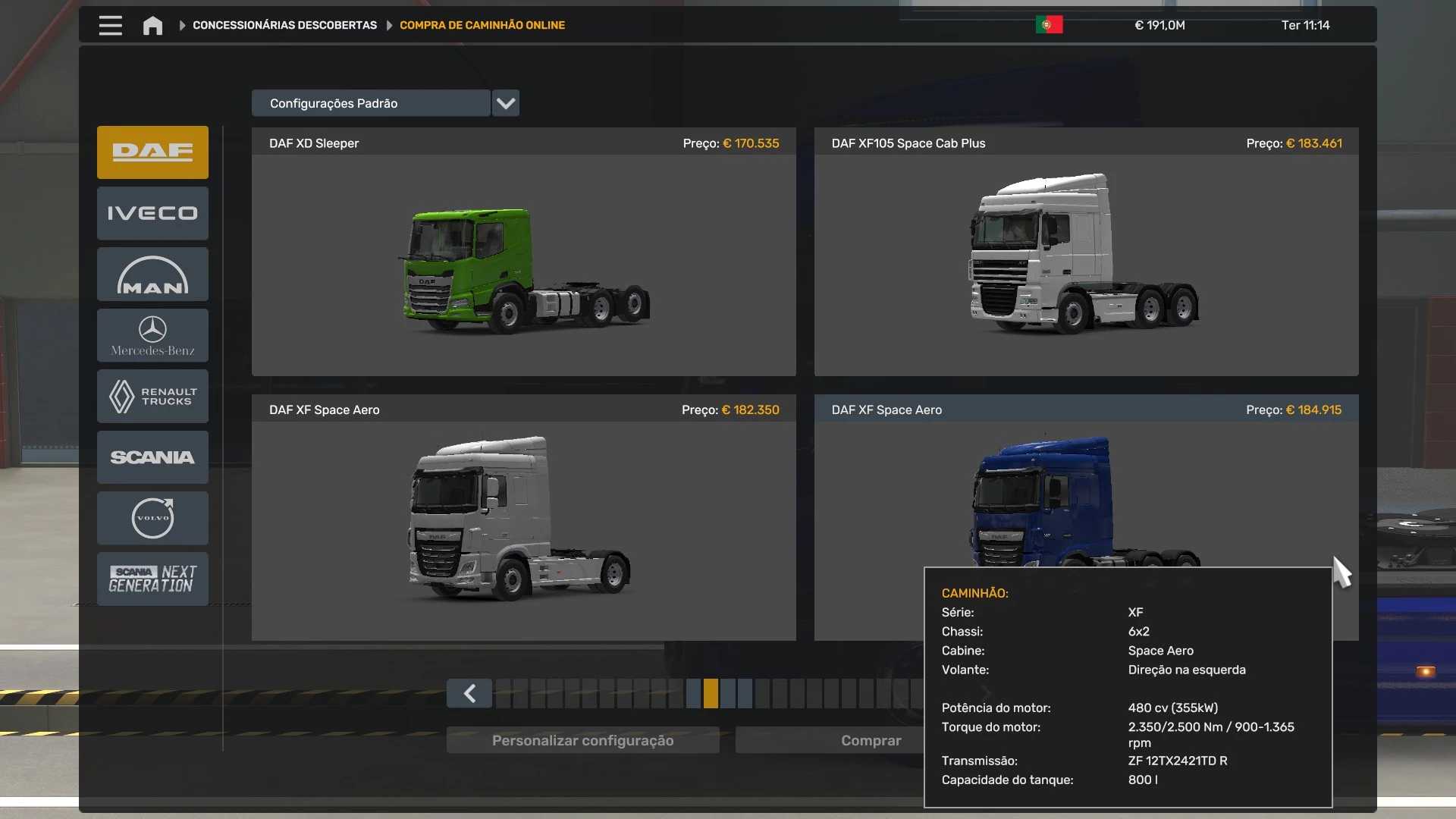The width and height of the screenshot is (1456, 819).
Task: Switch to the IVECO brand tab
Action: [x=152, y=213]
